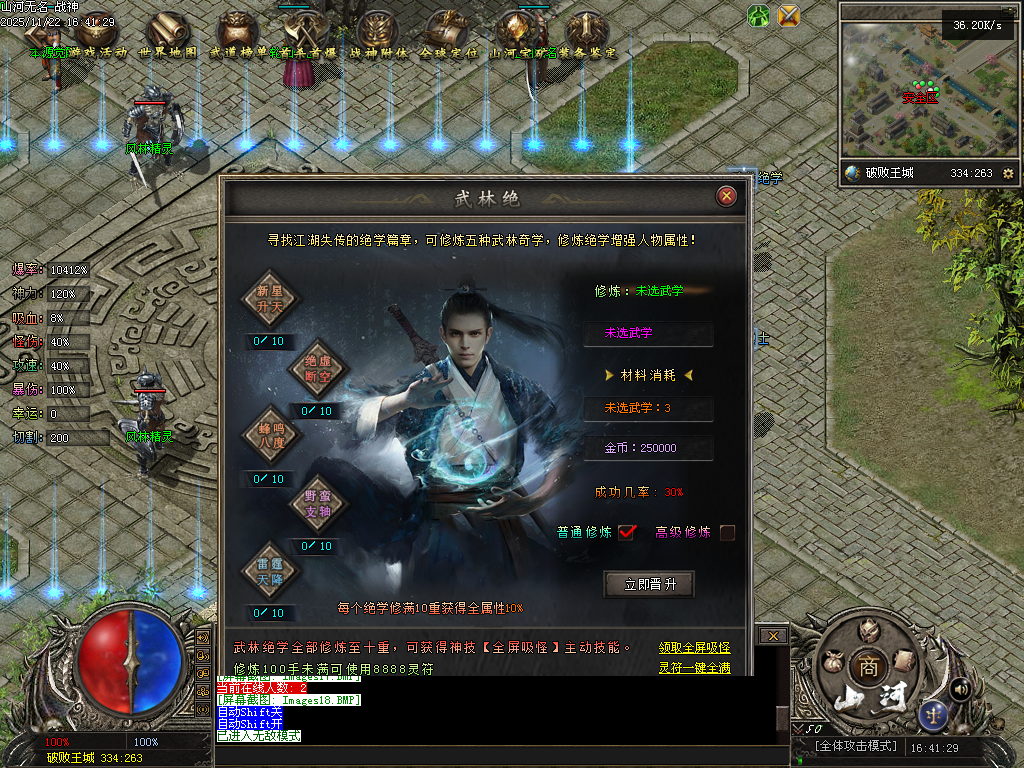Show the 武道榜单 rankings

pyautogui.click(x=237, y=36)
